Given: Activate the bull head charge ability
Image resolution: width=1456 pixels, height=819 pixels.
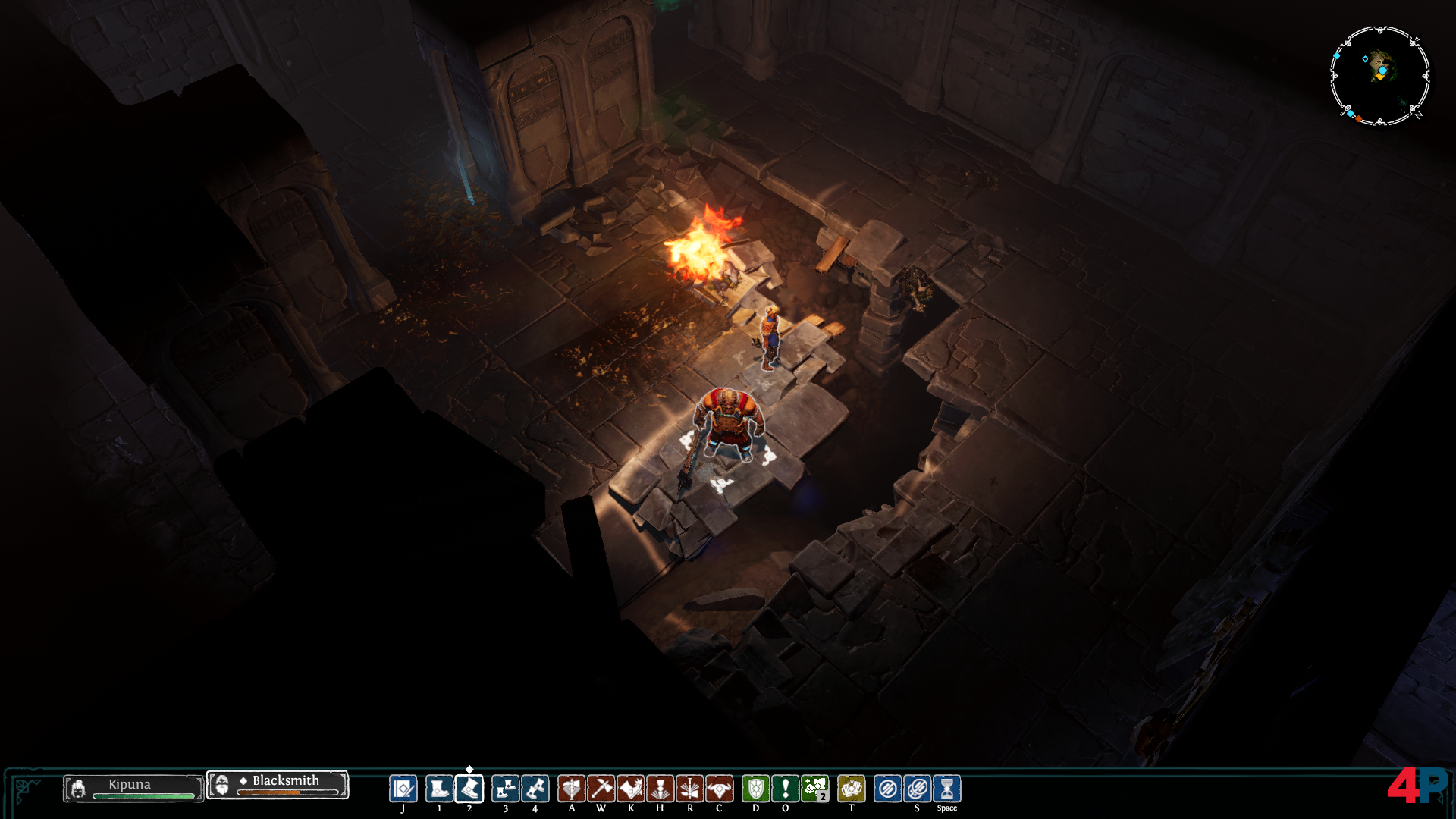Looking at the screenshot, I should (x=719, y=789).
